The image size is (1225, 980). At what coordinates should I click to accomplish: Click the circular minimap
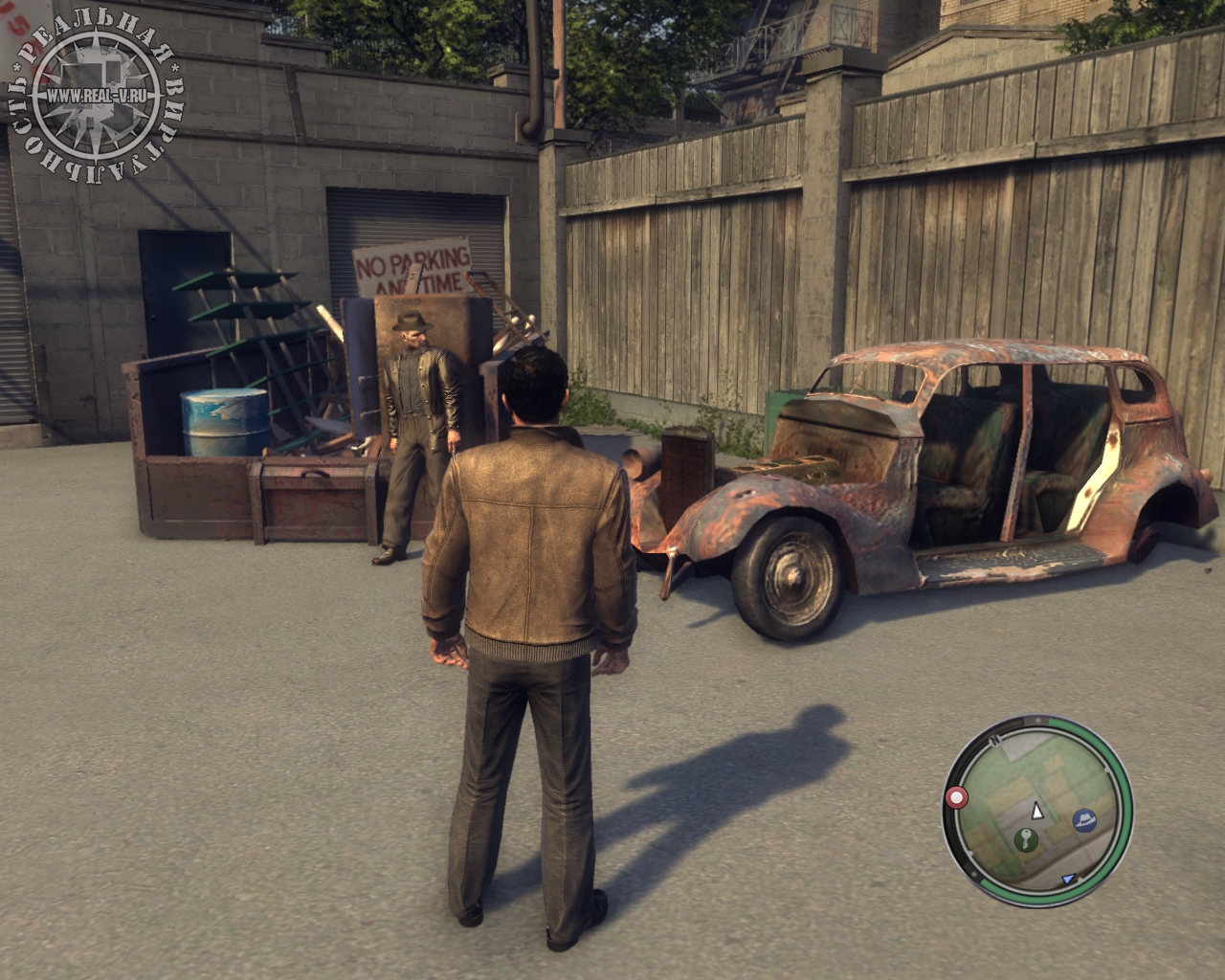[x=1037, y=810]
